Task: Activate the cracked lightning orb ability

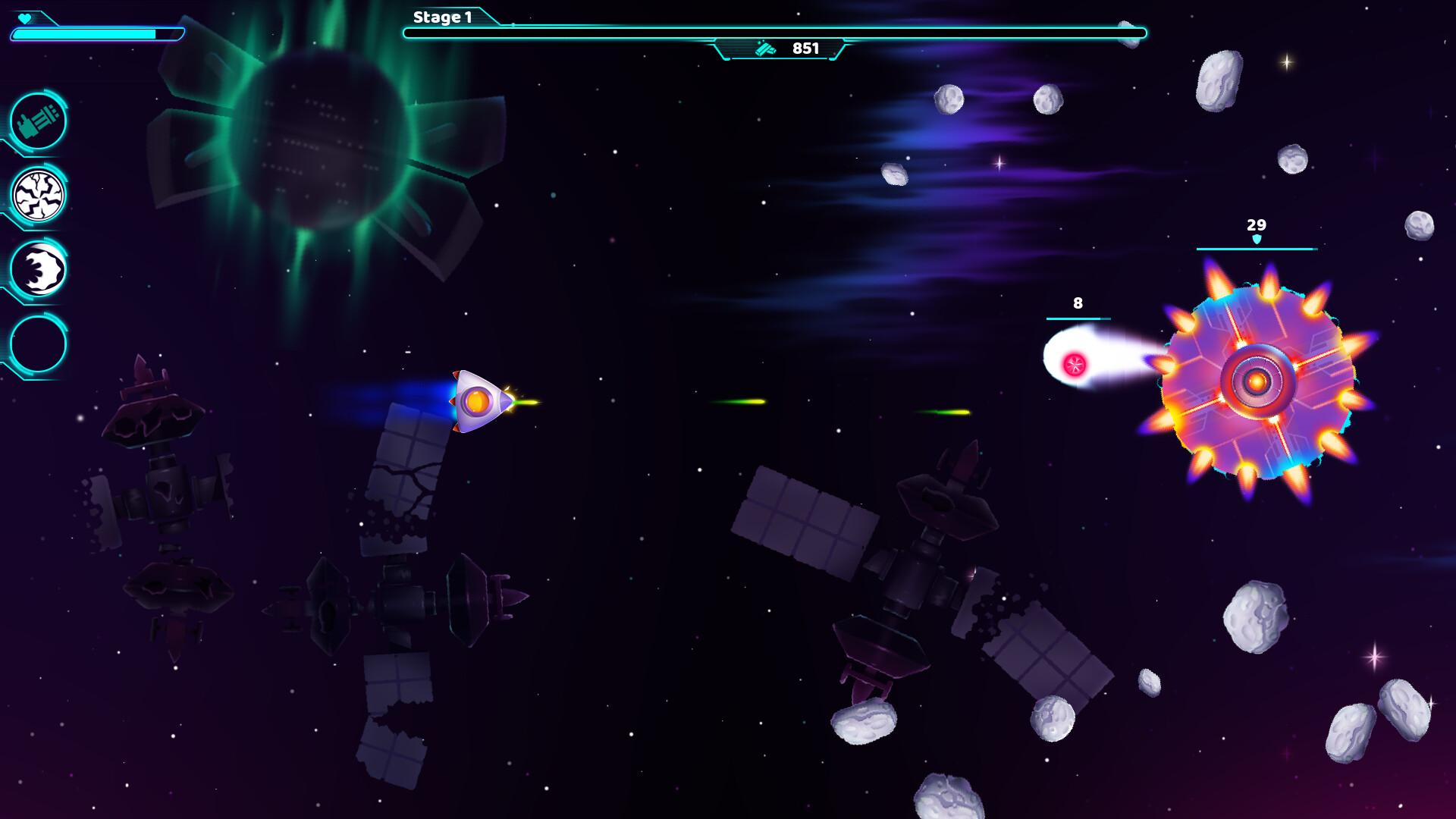Action: pyautogui.click(x=38, y=195)
